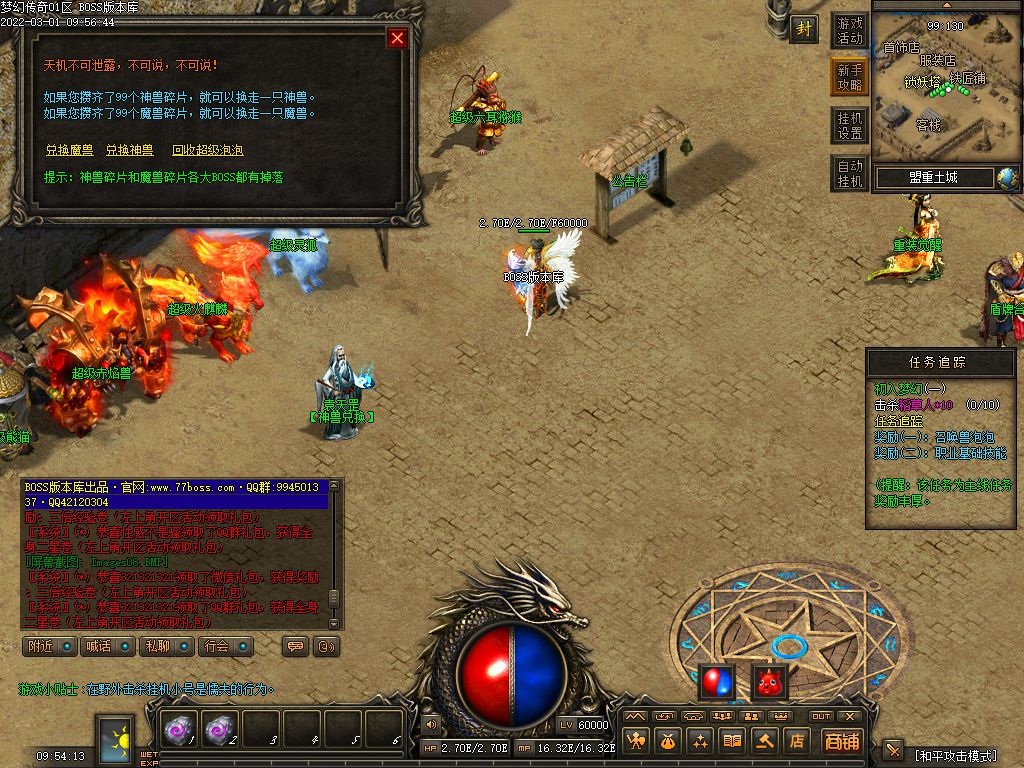Switch chat to the 行会 guild channel
This screenshot has height=768, width=1024.
224,646
